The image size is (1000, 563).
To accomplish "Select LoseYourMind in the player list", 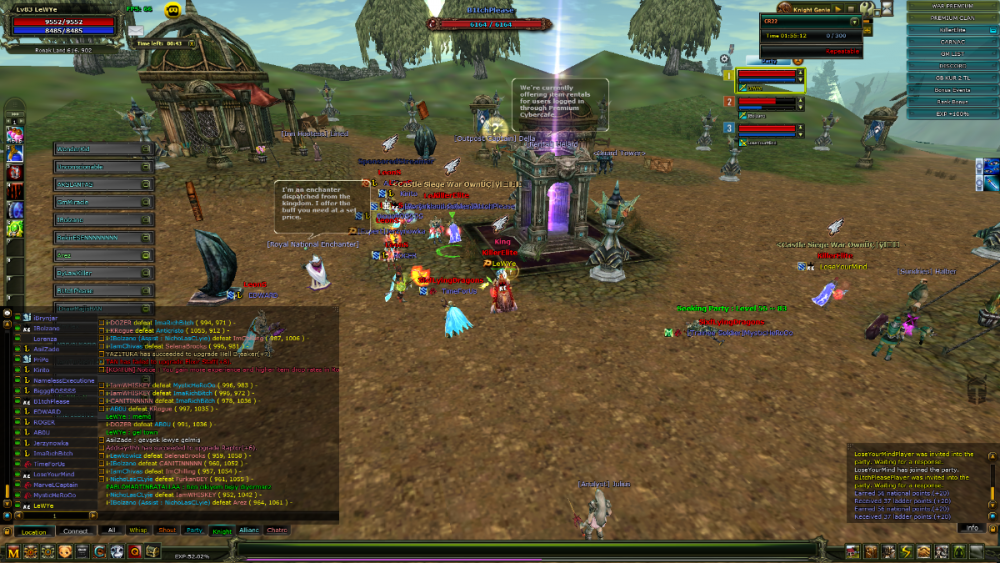I will [52, 474].
